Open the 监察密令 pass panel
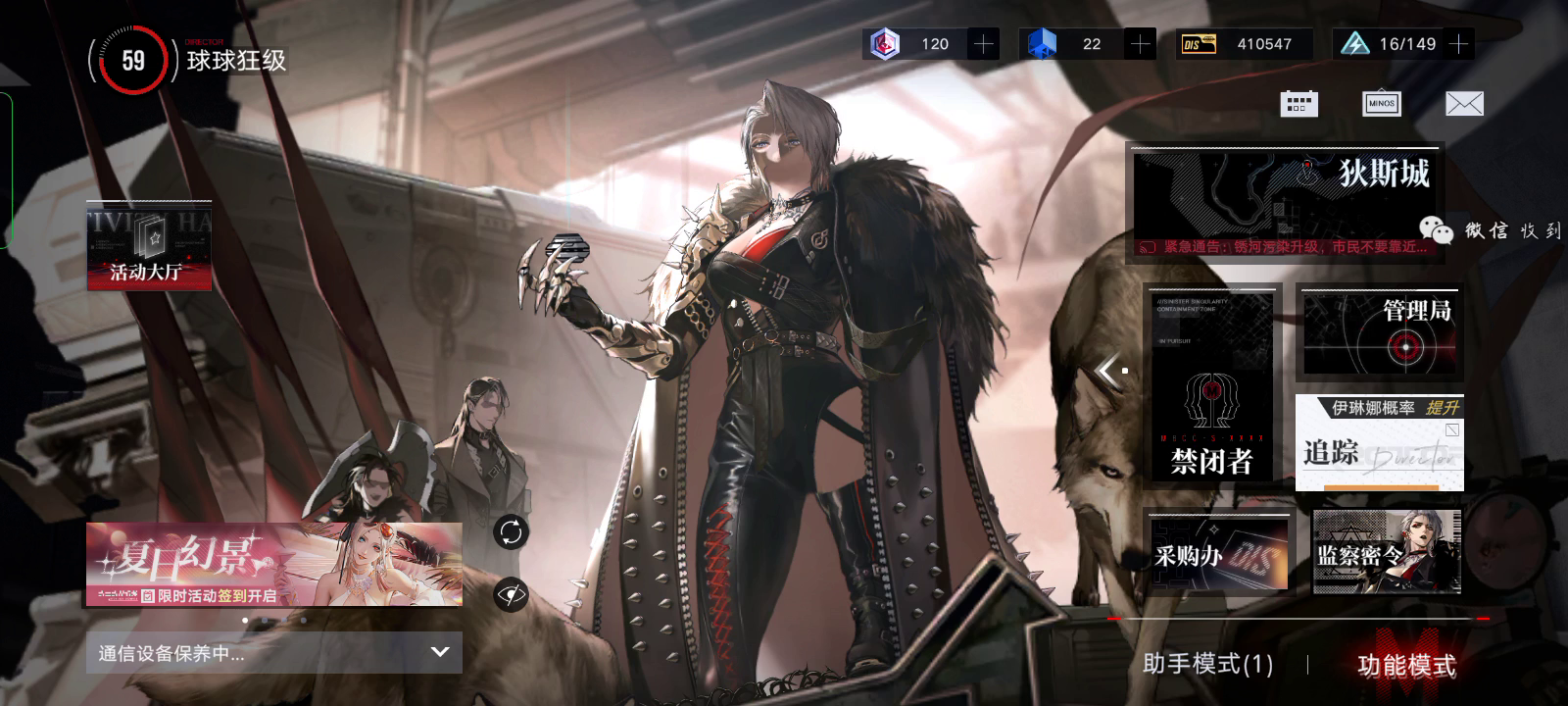1568x706 pixels. 1386,552
